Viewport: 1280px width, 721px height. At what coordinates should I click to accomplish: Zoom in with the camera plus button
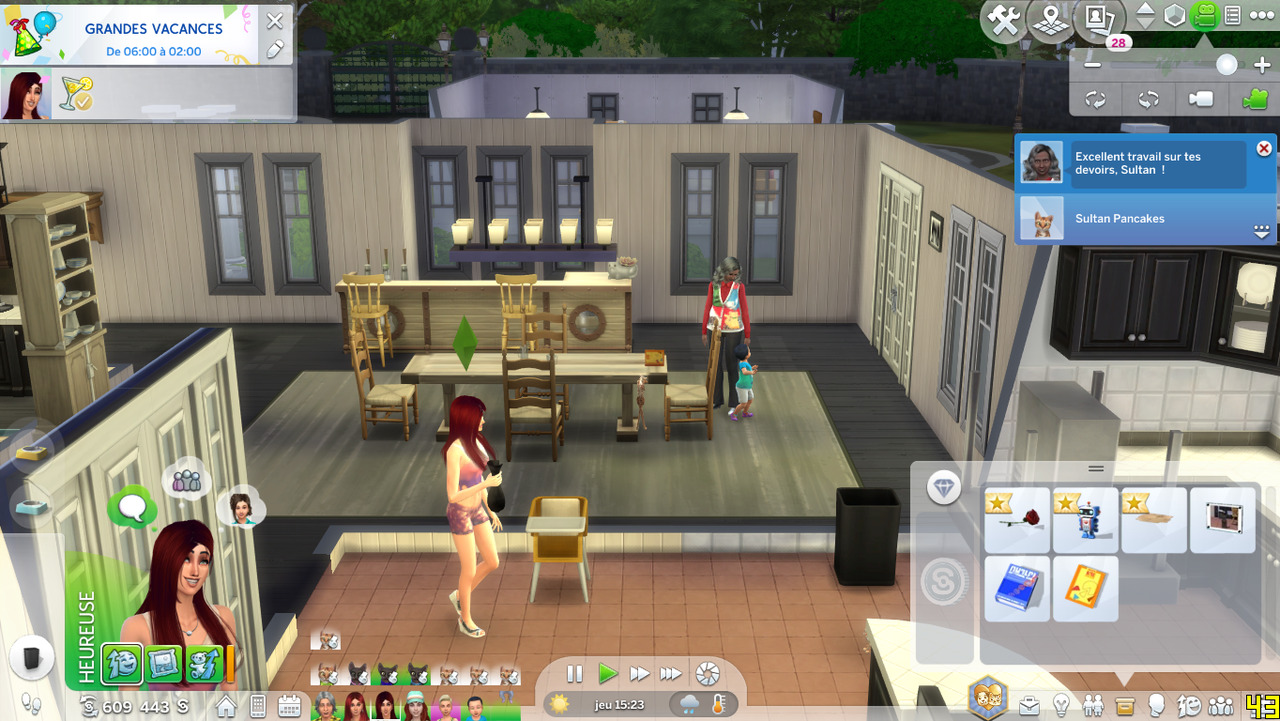click(1261, 65)
